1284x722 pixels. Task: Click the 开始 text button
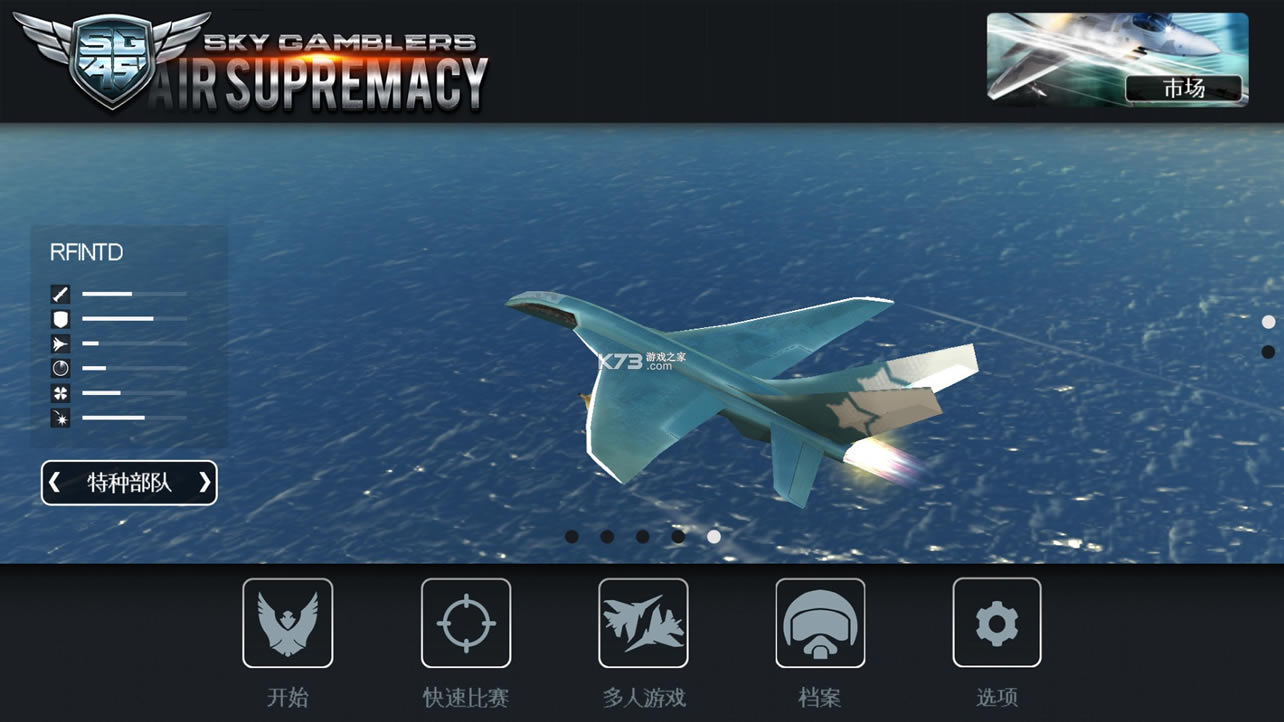[288, 697]
